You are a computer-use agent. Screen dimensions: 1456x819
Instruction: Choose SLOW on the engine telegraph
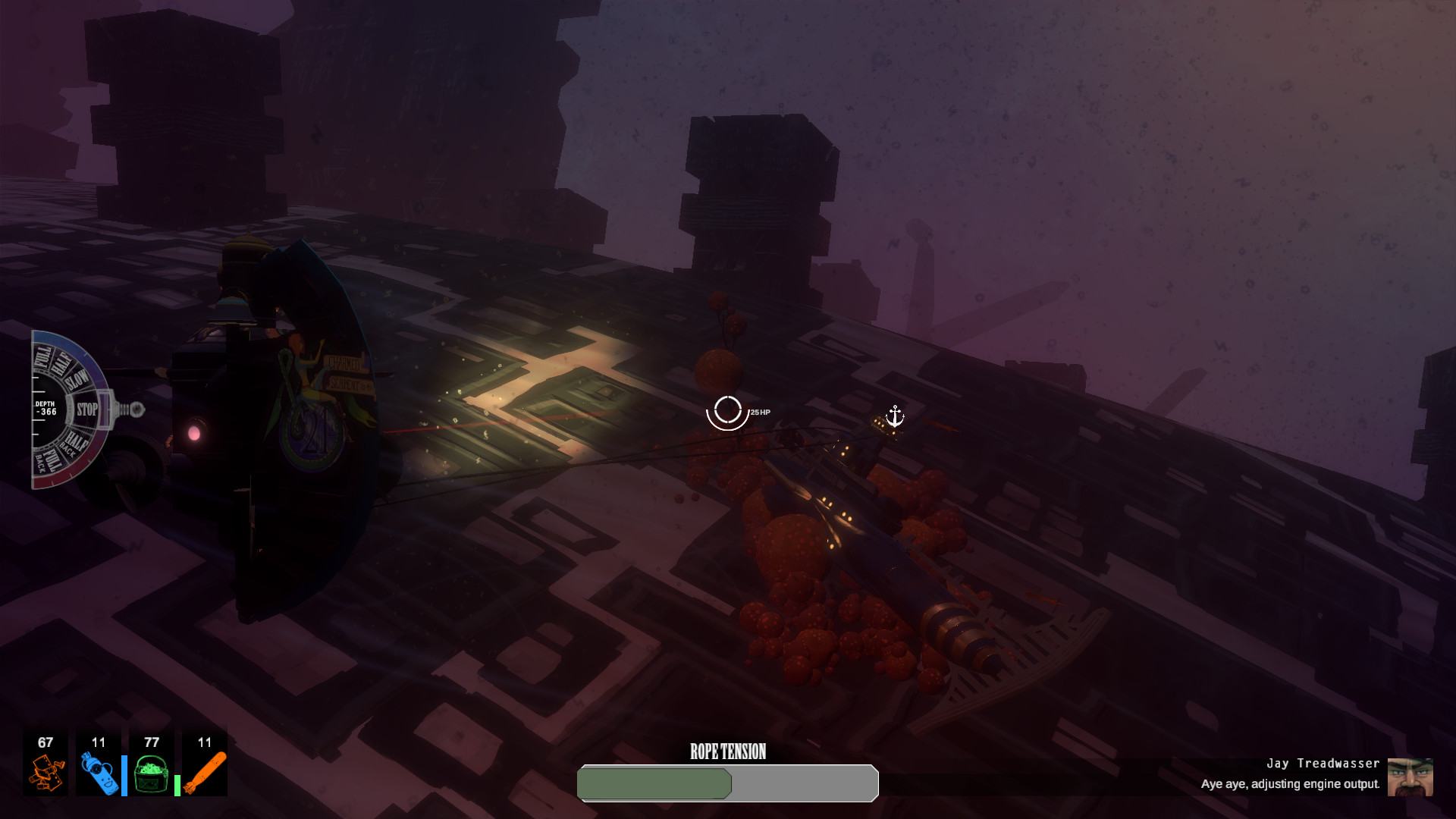coord(77,381)
